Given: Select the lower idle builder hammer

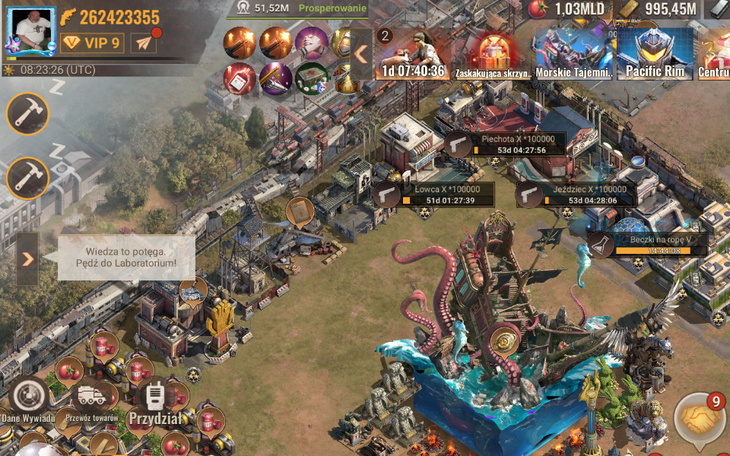Looking at the screenshot, I should [28, 179].
